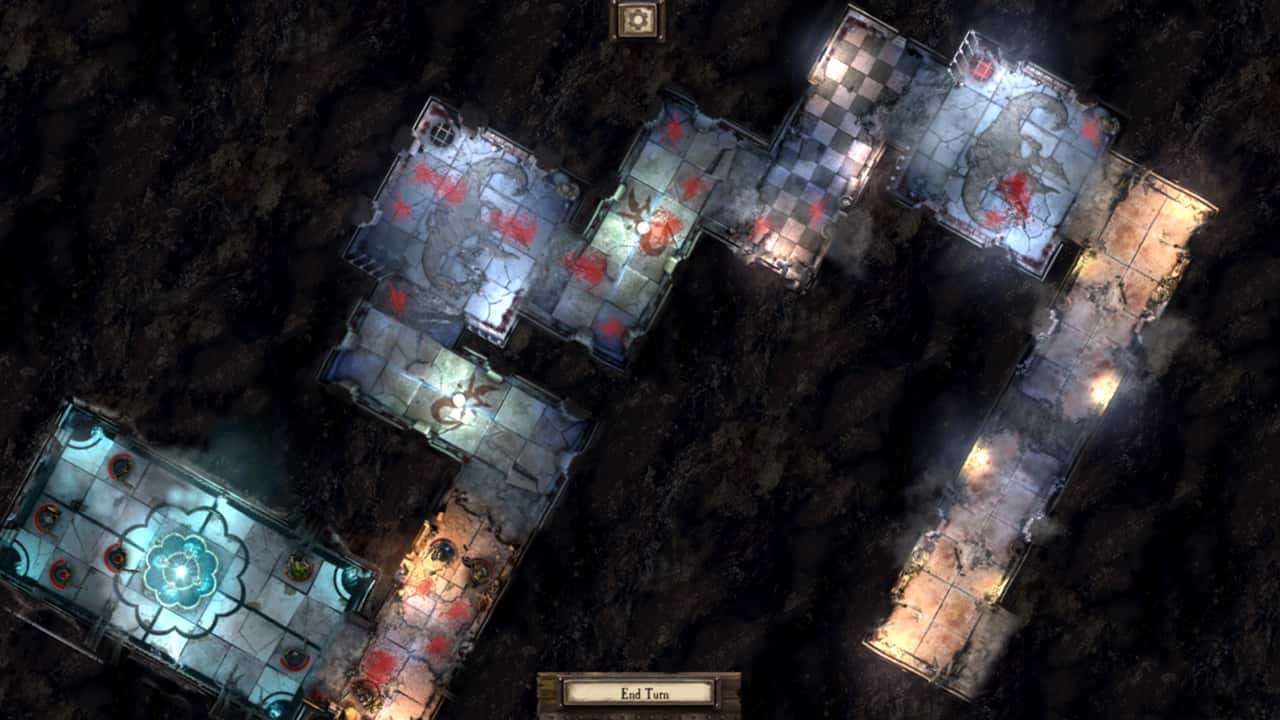The image size is (1280, 720).
Task: Click the red grate in the top-right room
Action: pyautogui.click(x=983, y=69)
